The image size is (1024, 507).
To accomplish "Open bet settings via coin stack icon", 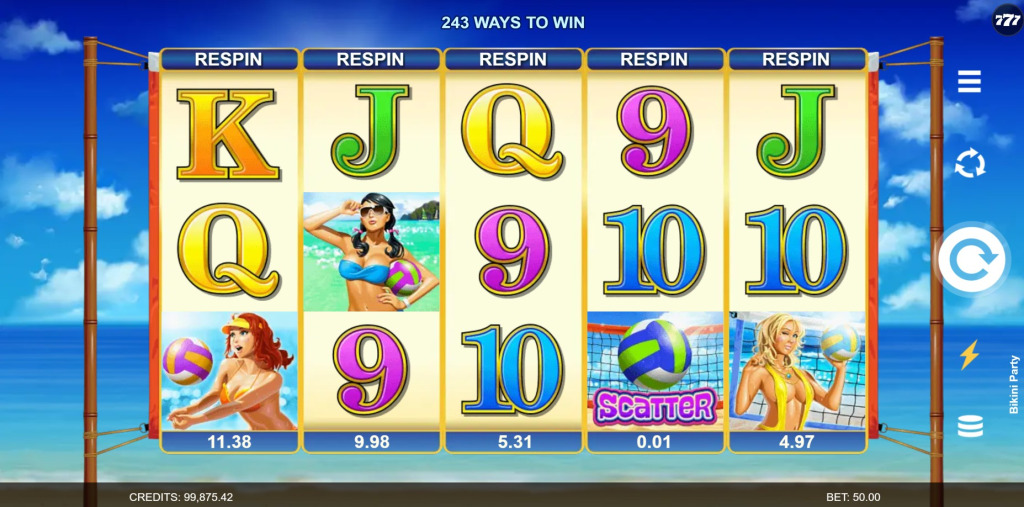I will click(x=969, y=426).
